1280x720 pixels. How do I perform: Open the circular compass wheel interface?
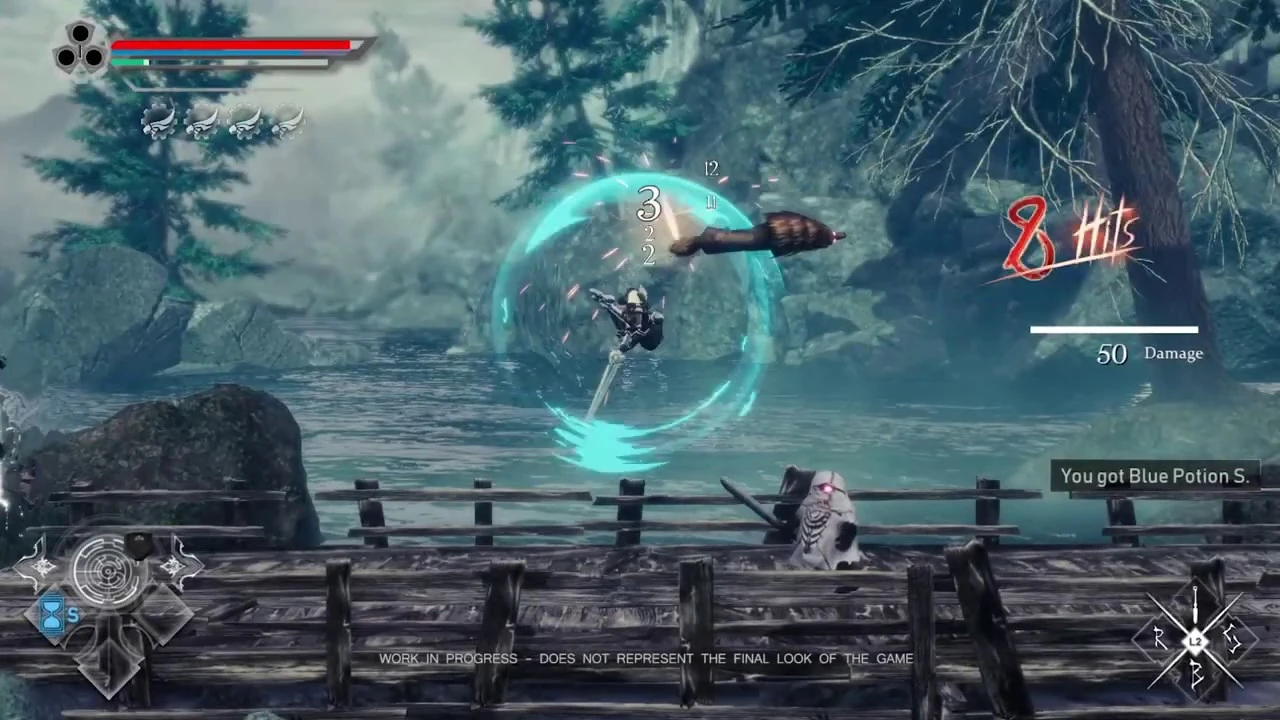(x=107, y=569)
